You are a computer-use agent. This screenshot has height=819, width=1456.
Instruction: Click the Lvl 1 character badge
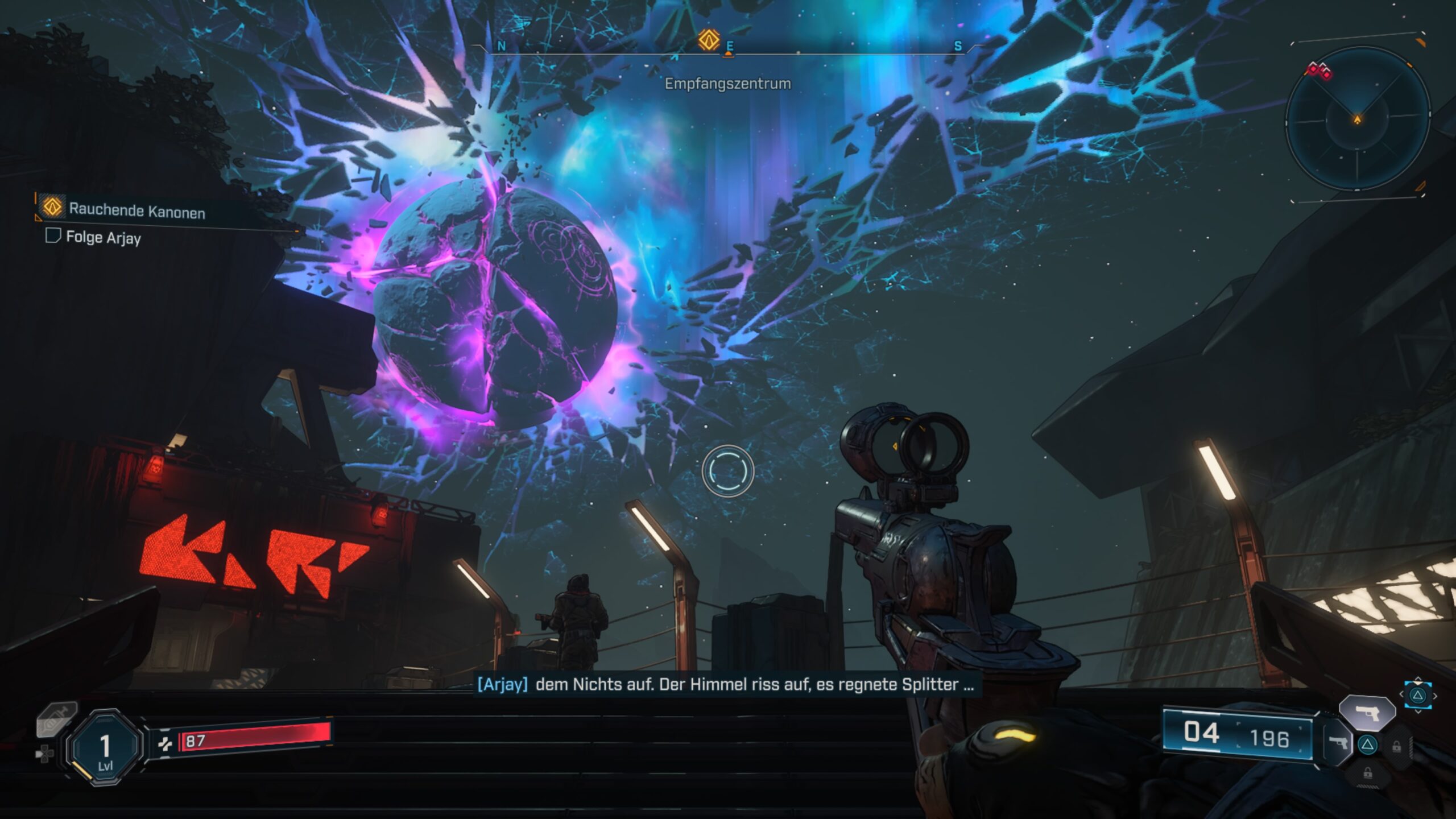point(105,747)
